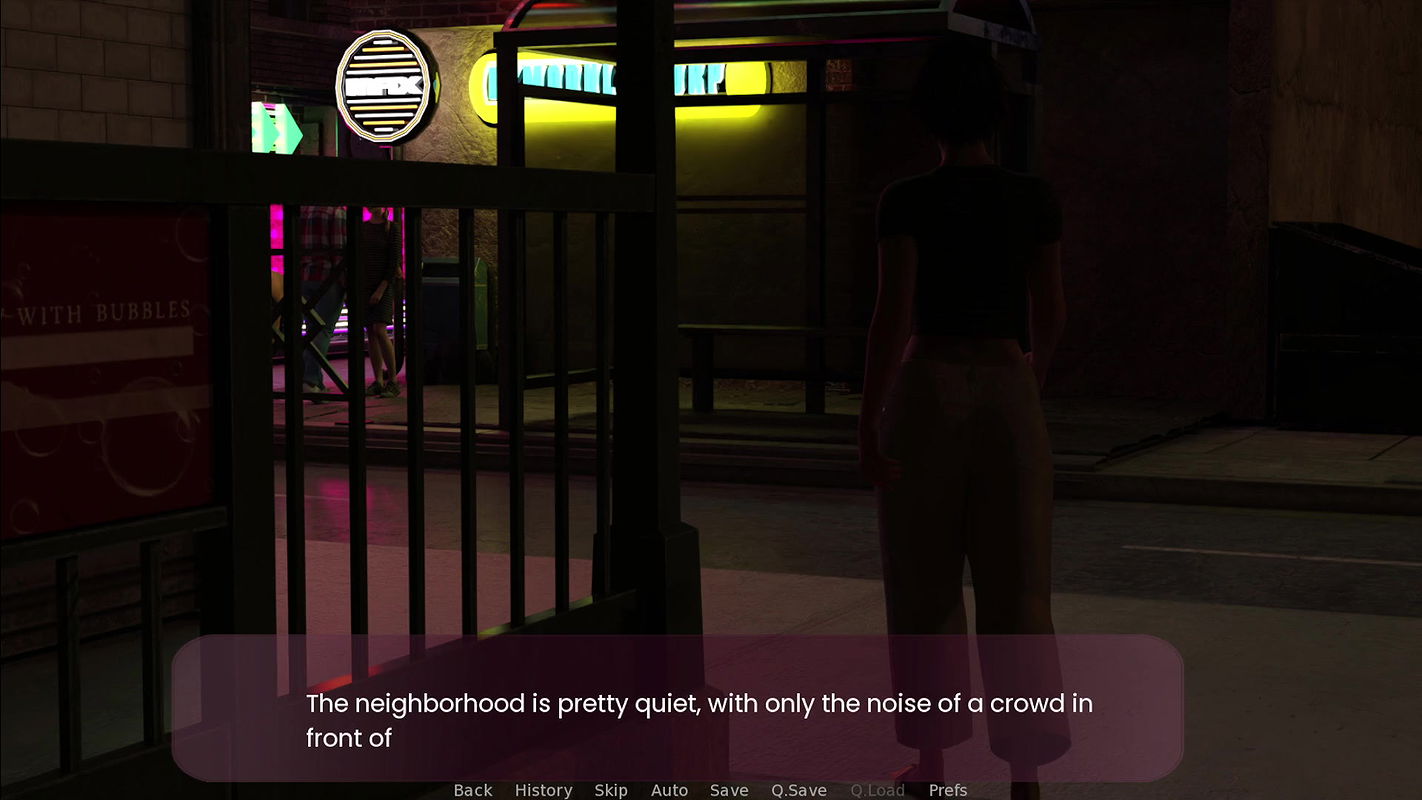Turn on Auto advance
The image size is (1422, 800).
tap(669, 790)
